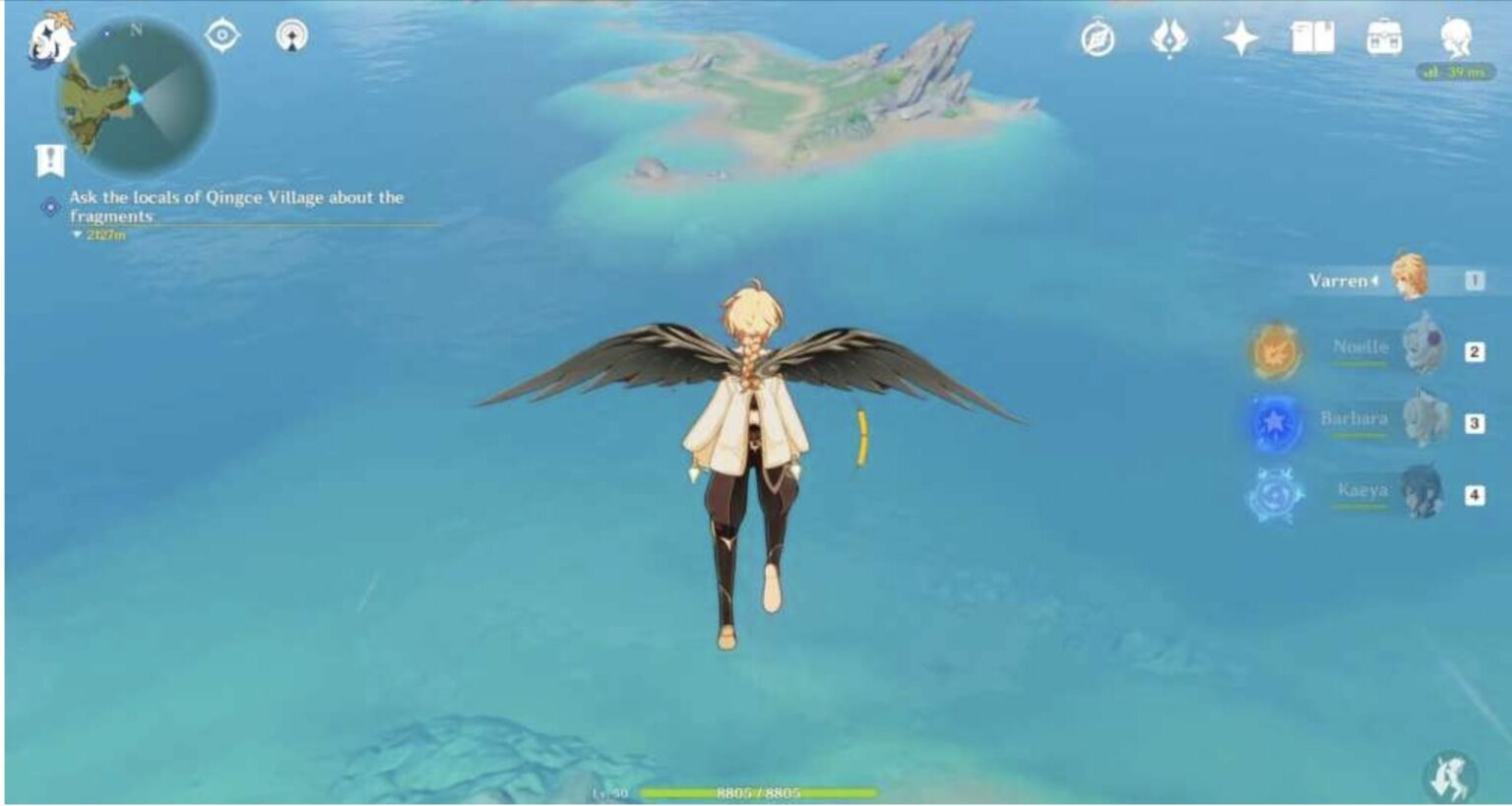Open the inventory backpack icon
1512x806 pixels.
click(x=1384, y=39)
